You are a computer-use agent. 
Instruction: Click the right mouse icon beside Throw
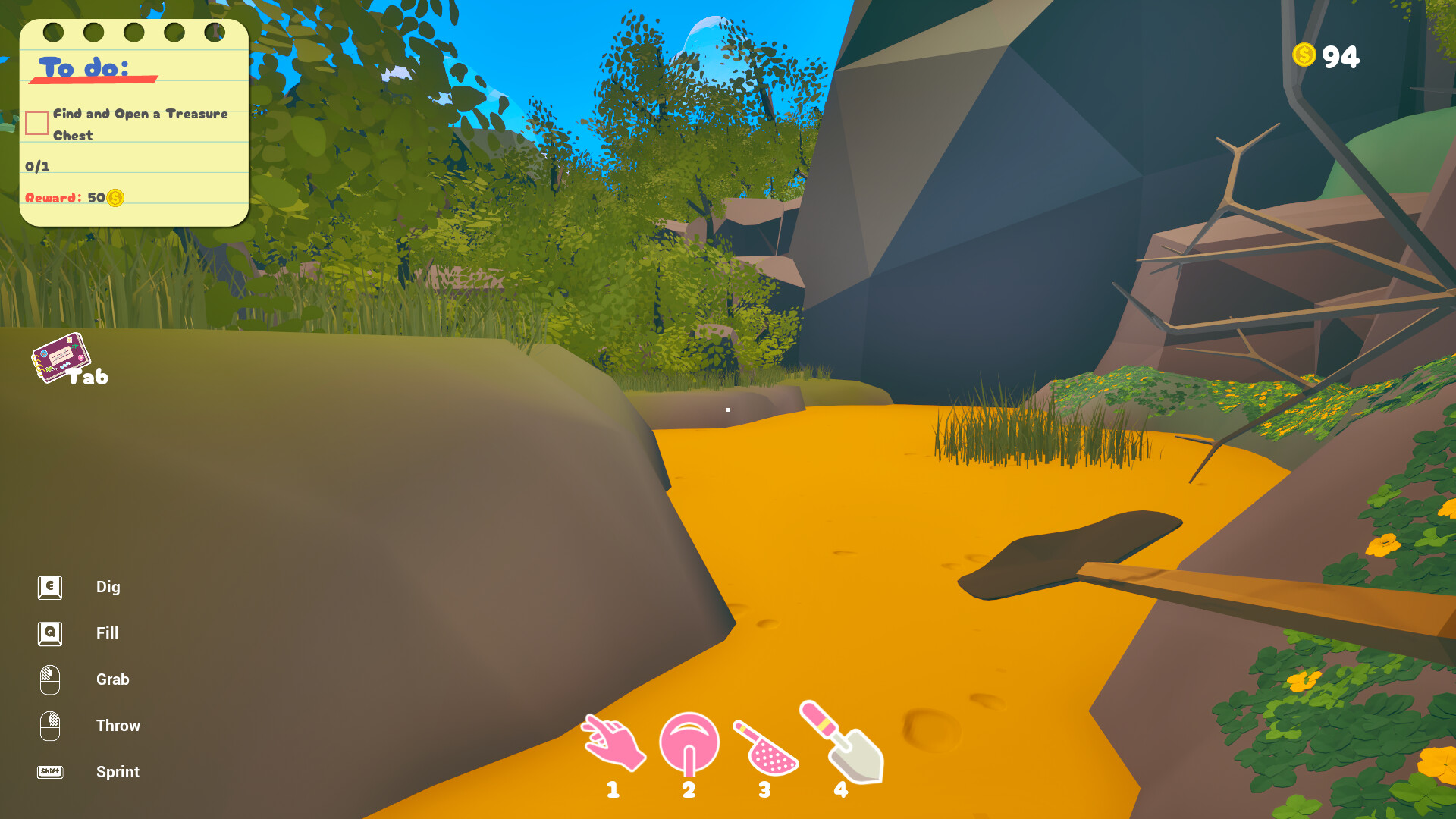(x=49, y=726)
